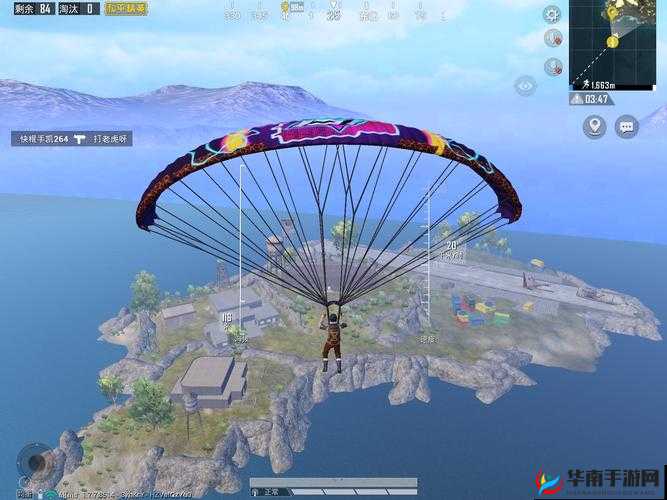
Task: Tap the virtual movement joystick
Action: pos(37,460)
